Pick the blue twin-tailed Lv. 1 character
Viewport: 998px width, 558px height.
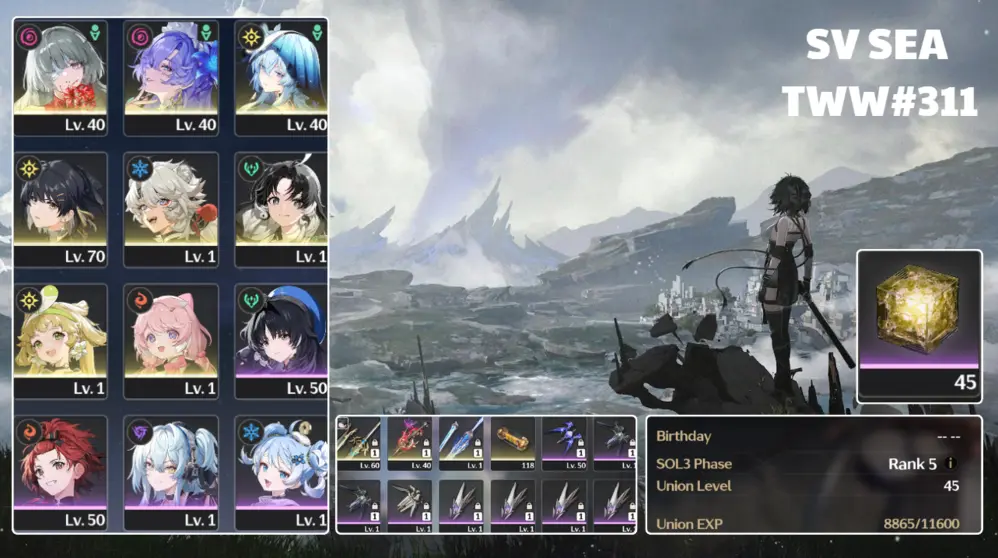[x=171, y=472]
